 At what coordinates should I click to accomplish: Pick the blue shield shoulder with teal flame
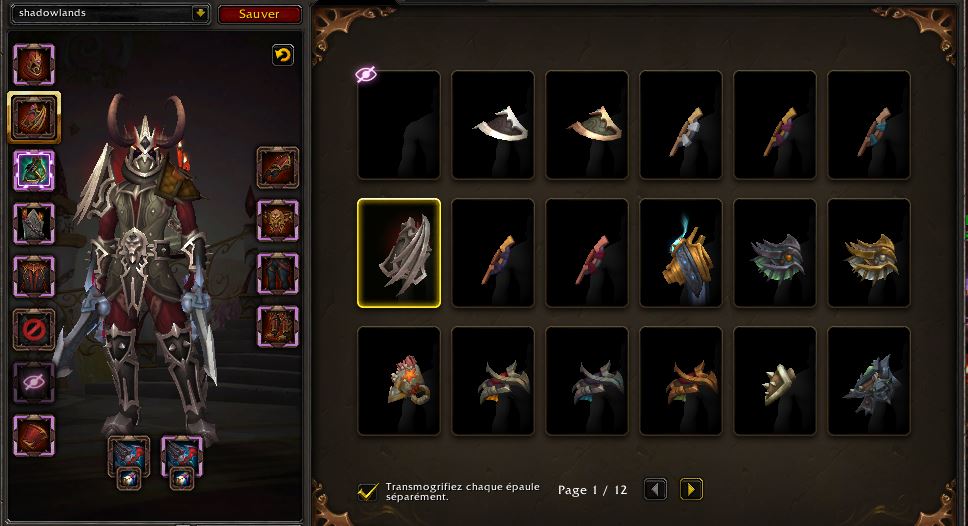(x=681, y=253)
